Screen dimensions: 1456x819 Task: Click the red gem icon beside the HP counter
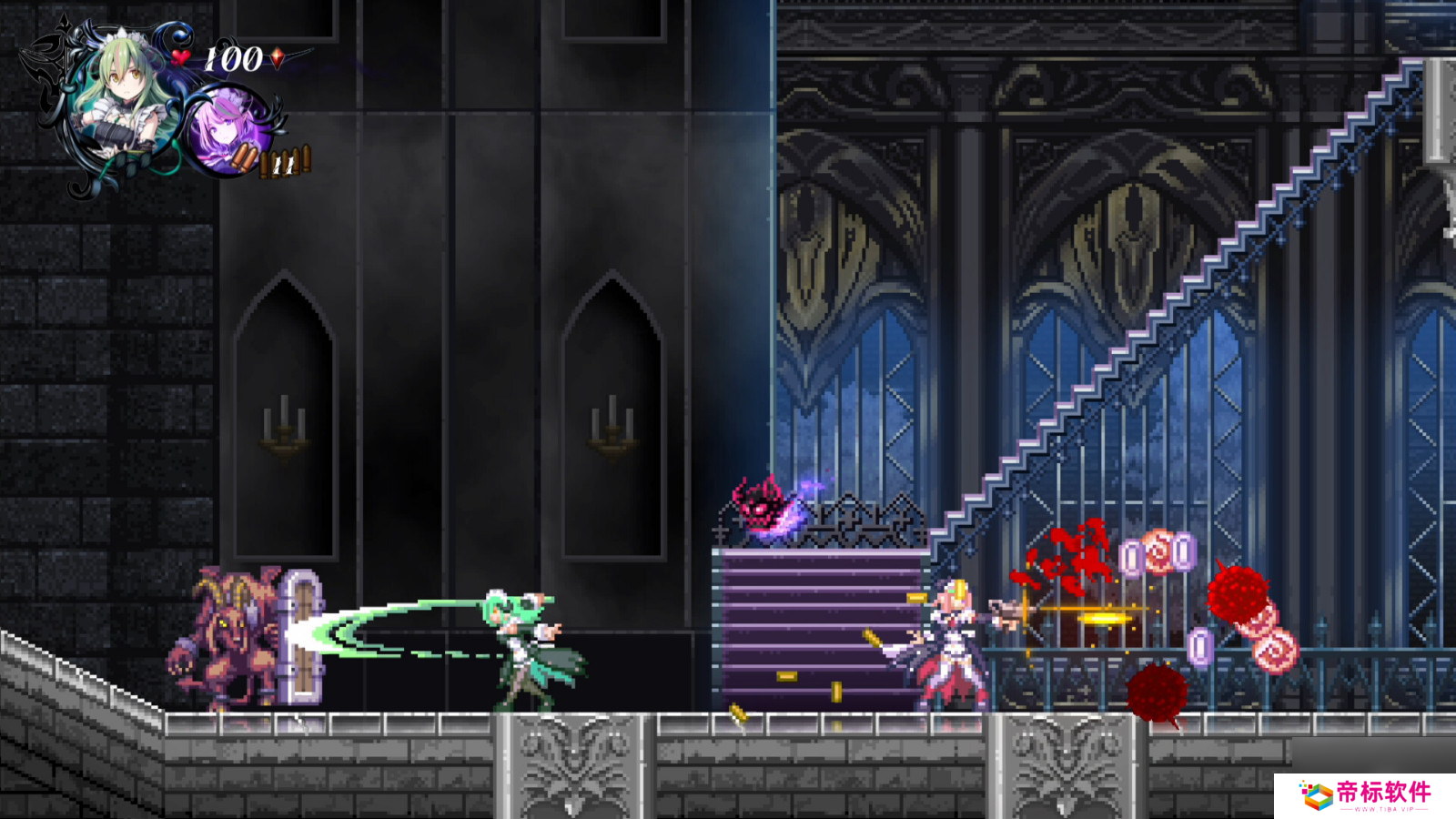(276, 56)
